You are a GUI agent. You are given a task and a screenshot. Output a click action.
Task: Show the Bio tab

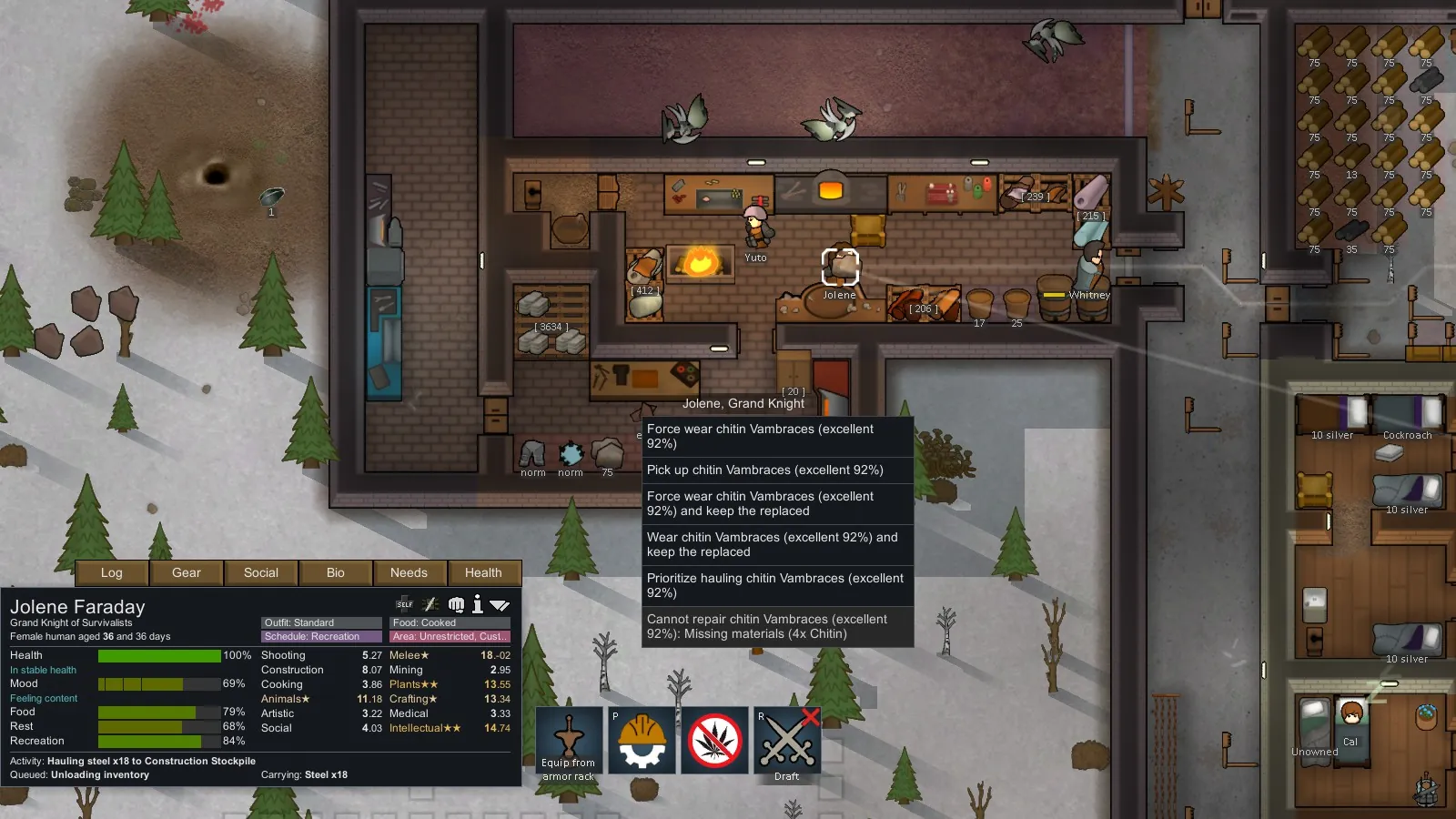tap(336, 572)
